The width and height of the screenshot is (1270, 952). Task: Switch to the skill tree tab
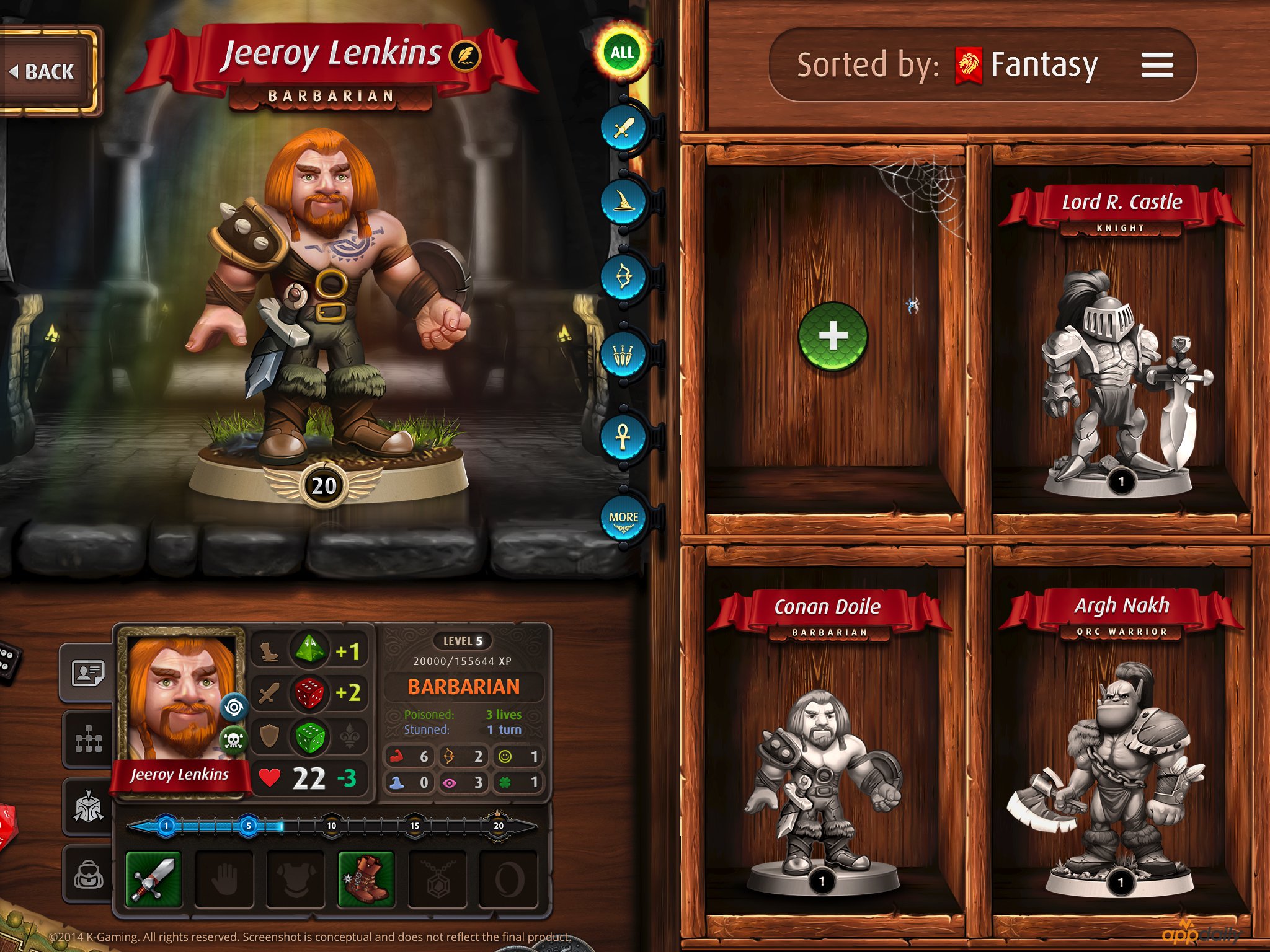88,740
